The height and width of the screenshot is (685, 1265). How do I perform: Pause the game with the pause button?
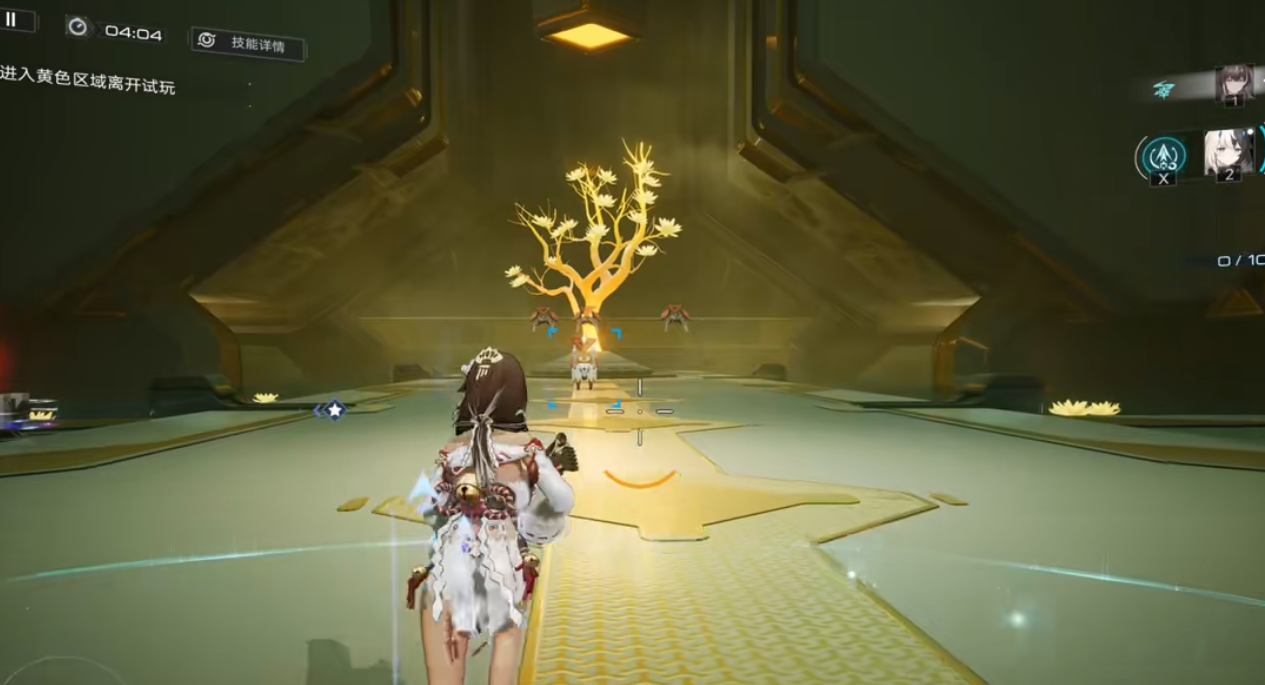pos(12,19)
